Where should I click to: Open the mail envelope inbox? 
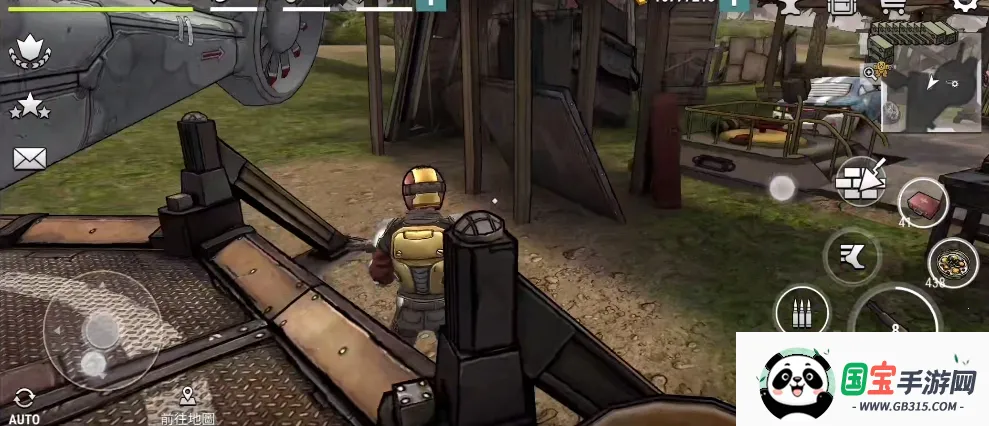pyautogui.click(x=29, y=158)
